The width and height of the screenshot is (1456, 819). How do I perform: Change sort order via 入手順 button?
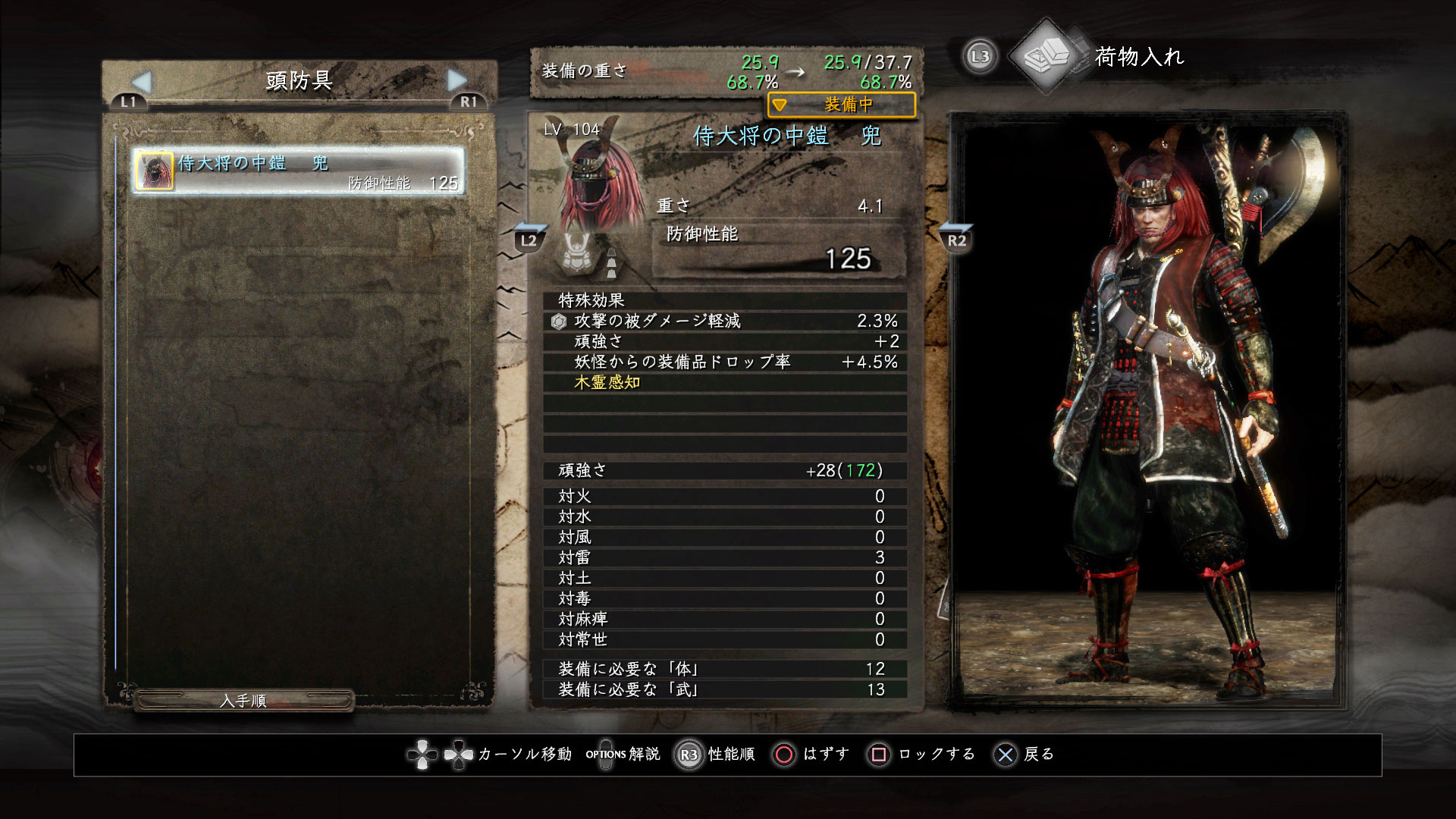pos(243,701)
